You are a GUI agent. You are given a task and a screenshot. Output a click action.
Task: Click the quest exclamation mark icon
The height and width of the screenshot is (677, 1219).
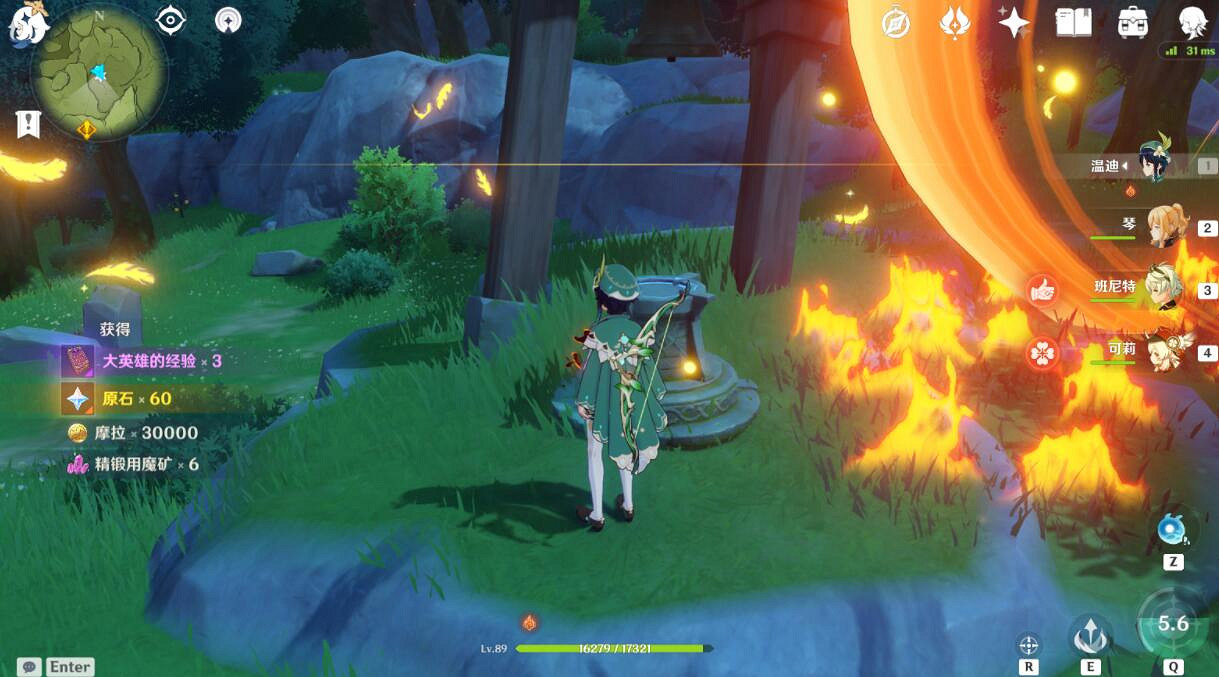[28, 125]
